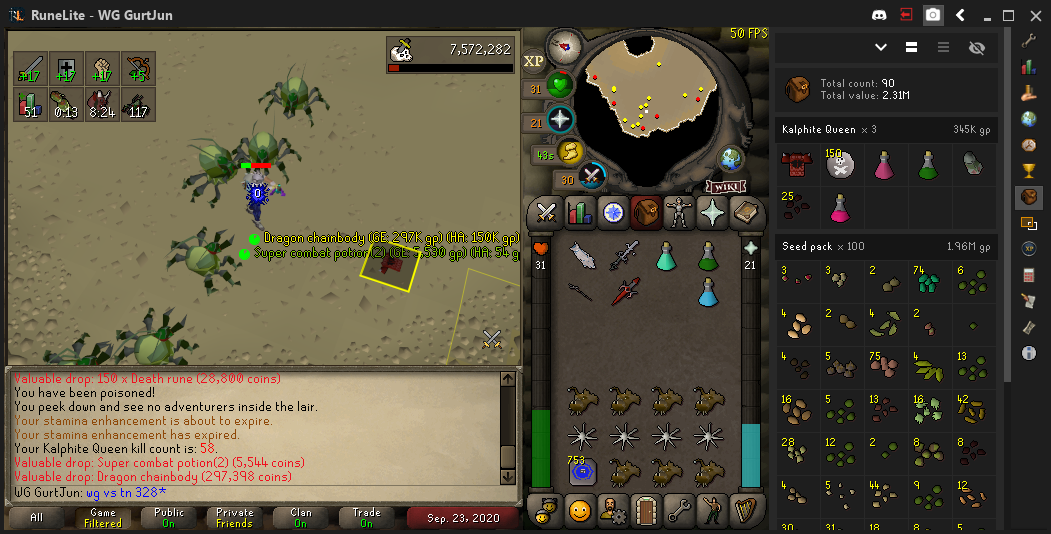The width and height of the screenshot is (1051, 534).
Task: Activate quick-prayers orb
Action: pyautogui.click(x=561, y=121)
